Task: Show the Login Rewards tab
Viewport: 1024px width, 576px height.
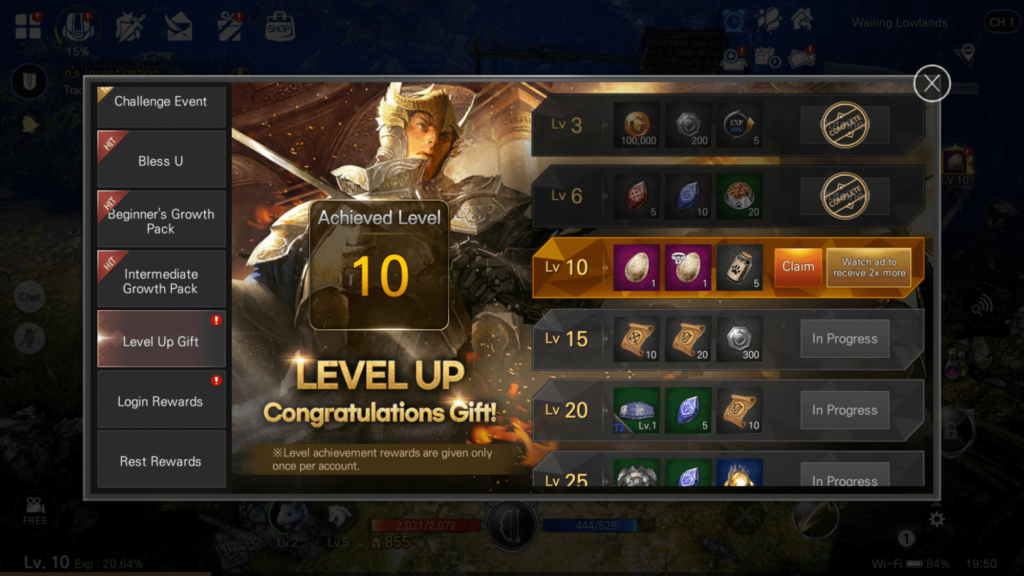Action: coord(161,401)
